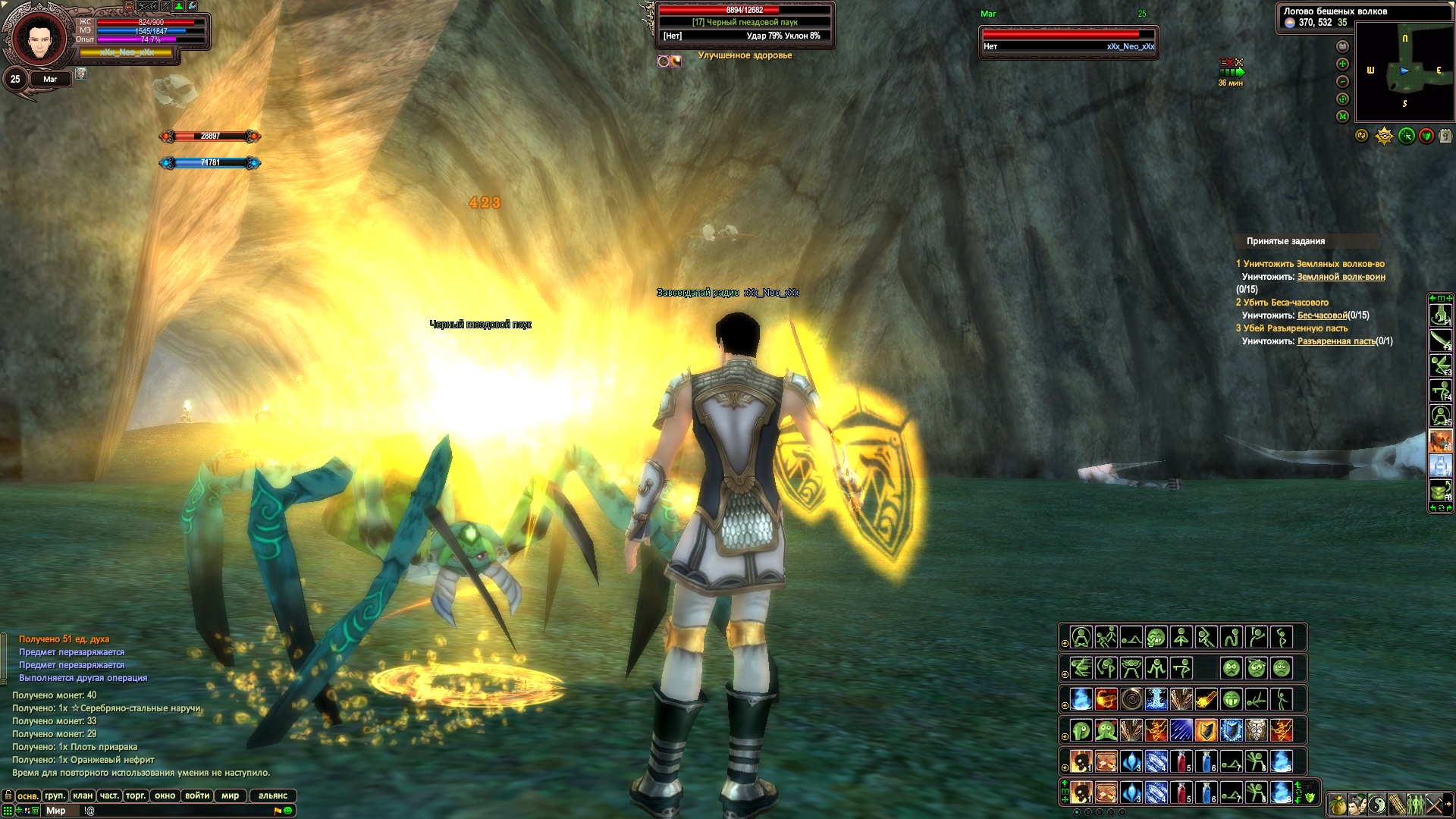Open the inventory bag icon
The height and width of the screenshot is (819, 1456).
point(1338,804)
